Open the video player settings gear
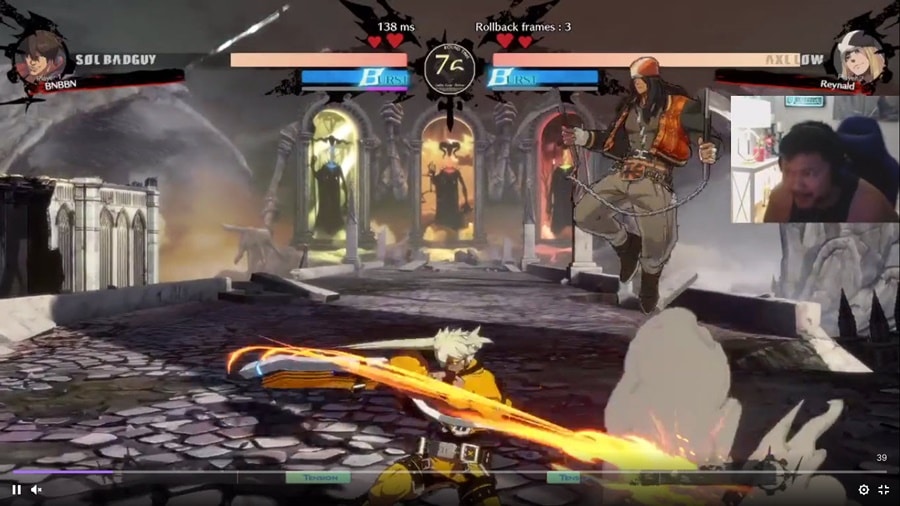The image size is (900, 506). pyautogui.click(x=864, y=489)
